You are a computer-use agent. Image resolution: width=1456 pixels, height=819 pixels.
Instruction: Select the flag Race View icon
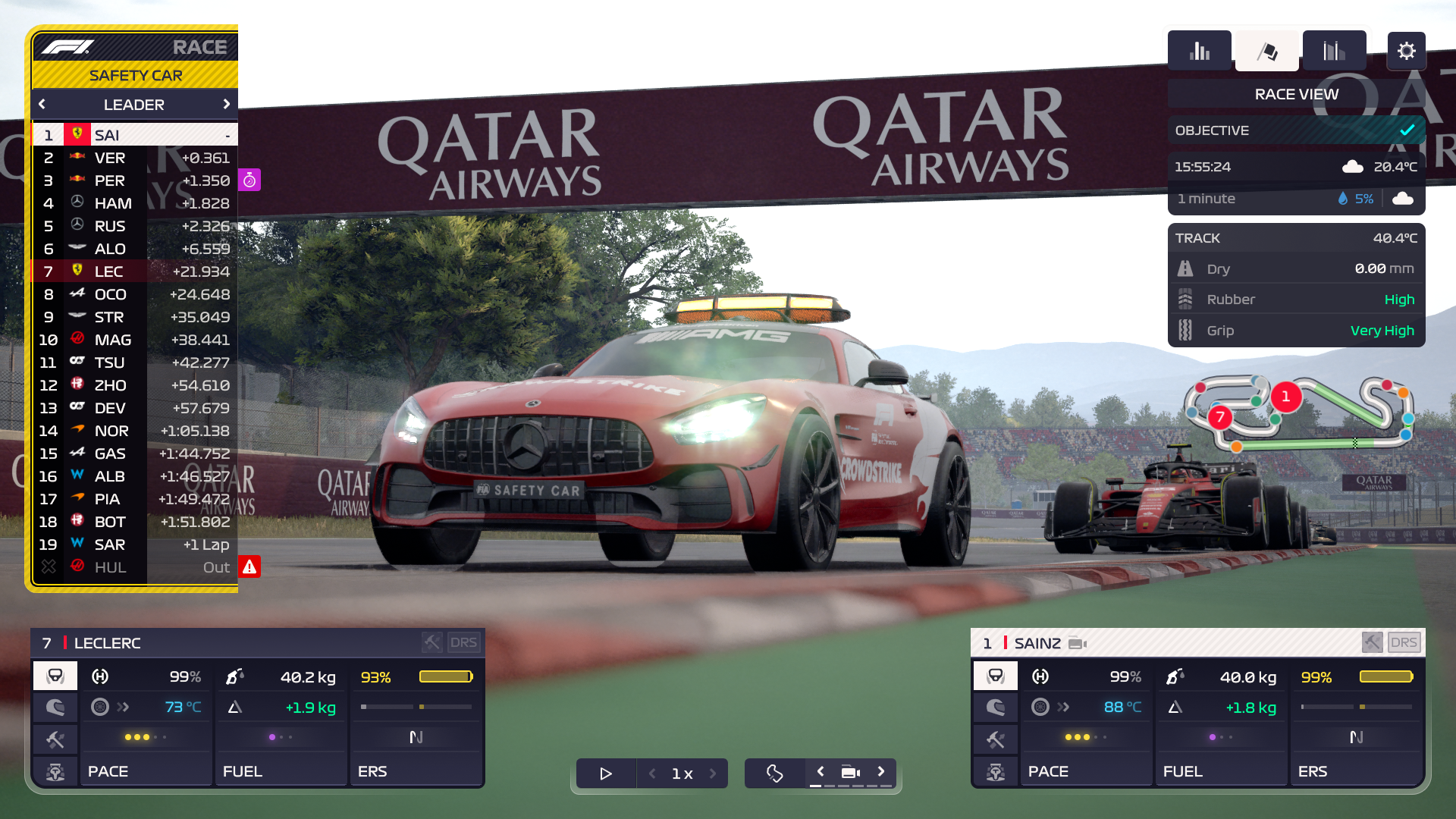pyautogui.click(x=1266, y=50)
